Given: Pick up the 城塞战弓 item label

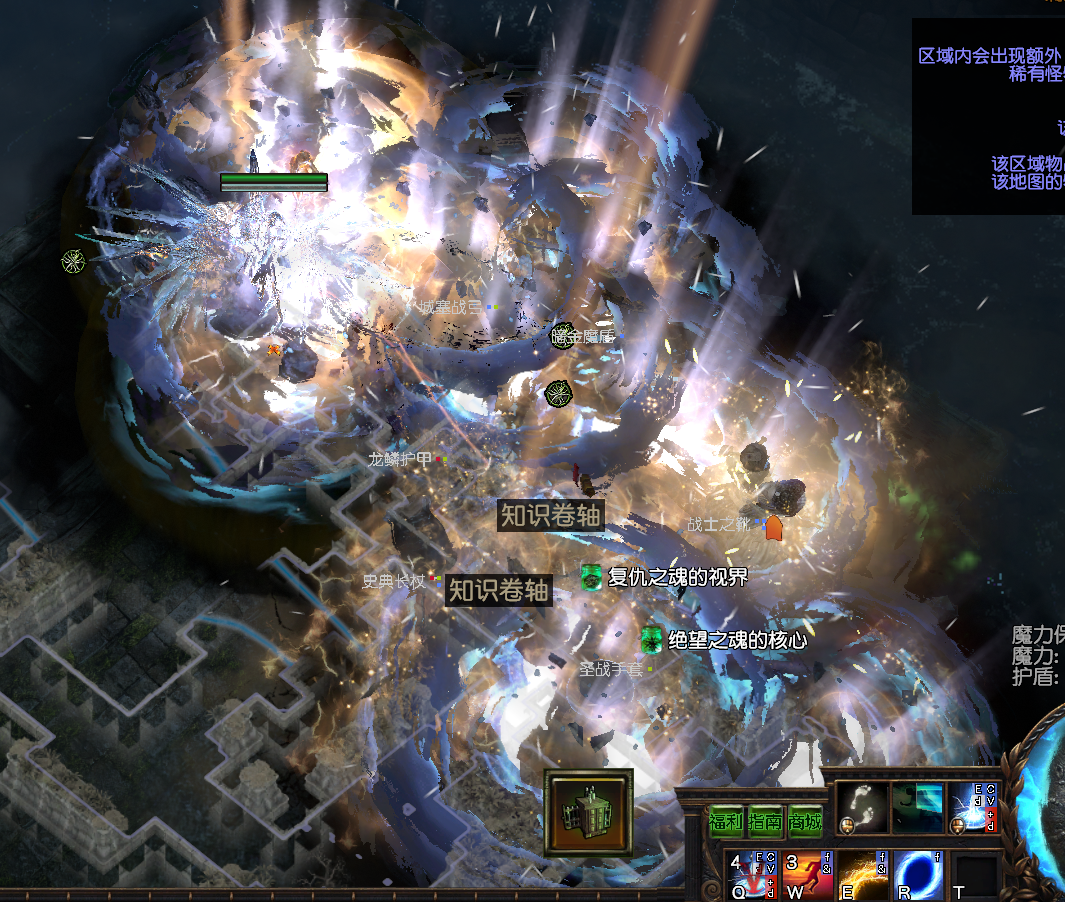Looking at the screenshot, I should point(449,307).
